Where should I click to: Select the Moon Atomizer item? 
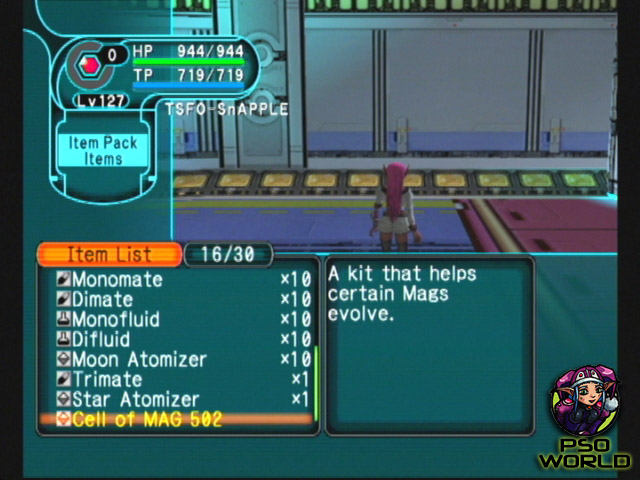click(138, 360)
